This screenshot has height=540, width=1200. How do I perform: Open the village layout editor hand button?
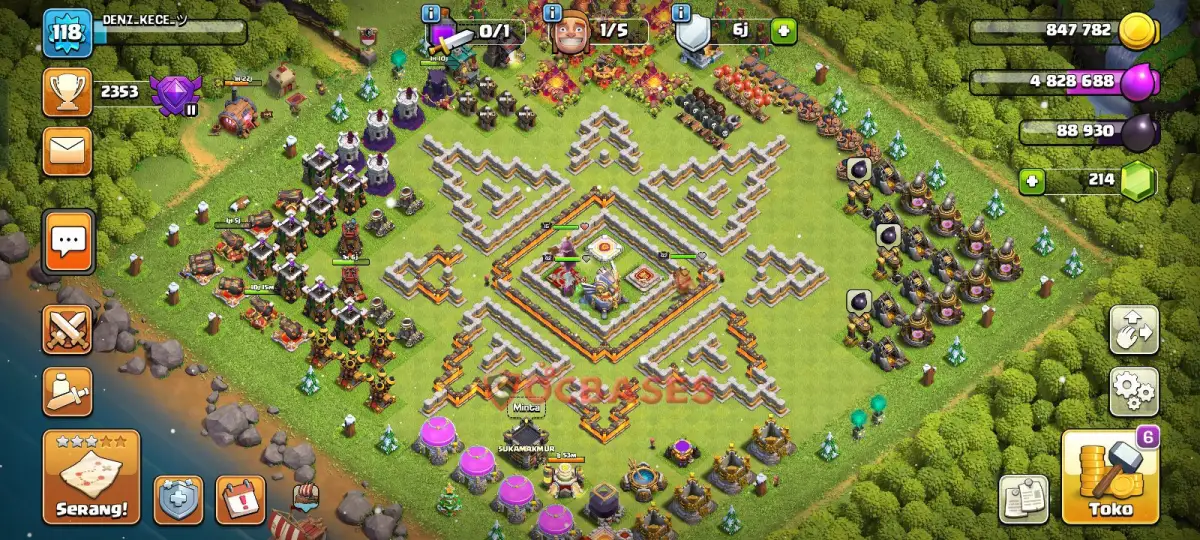pyautogui.click(x=1134, y=331)
